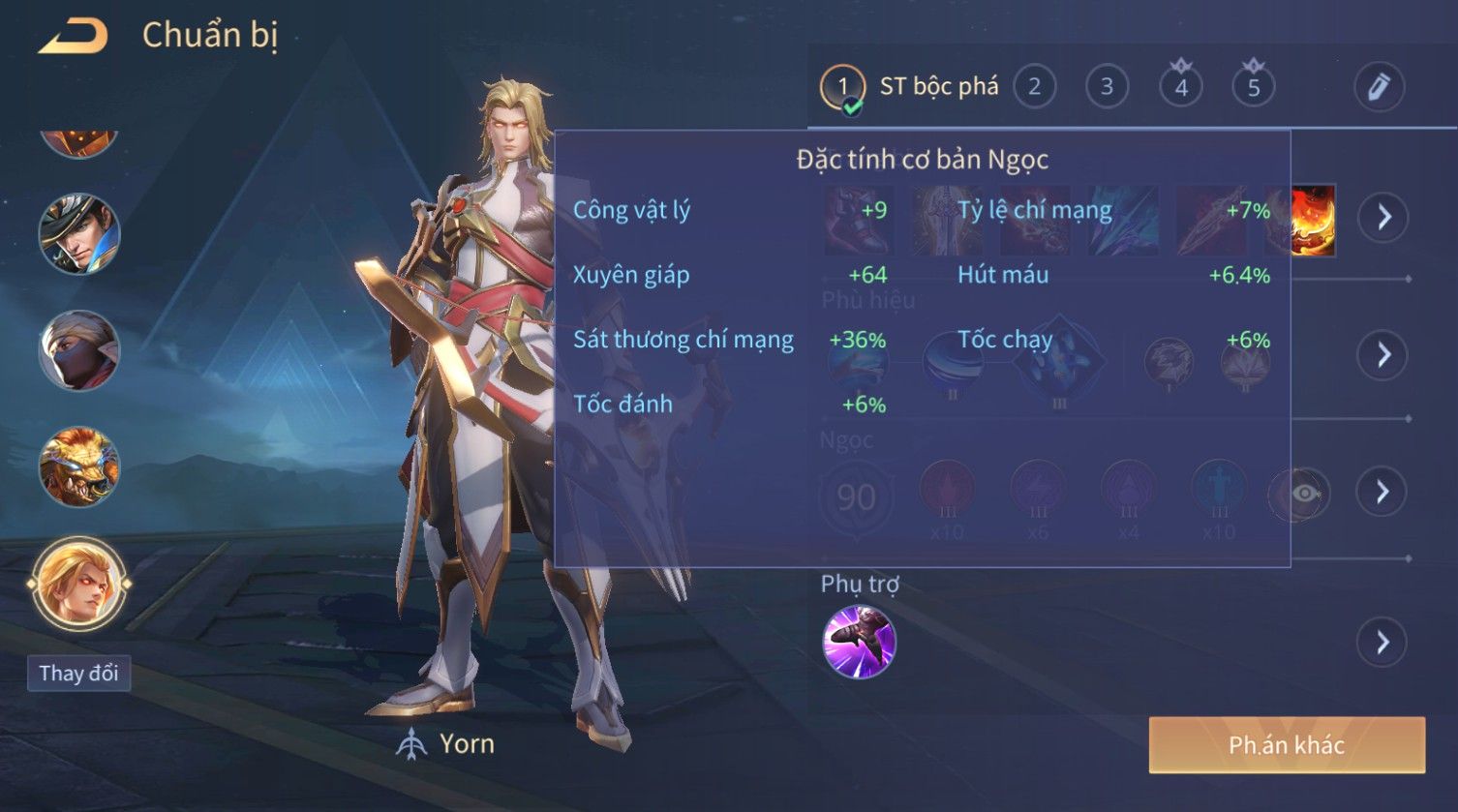Switch to preset number 2
Image resolution: width=1458 pixels, height=812 pixels.
(x=1034, y=87)
